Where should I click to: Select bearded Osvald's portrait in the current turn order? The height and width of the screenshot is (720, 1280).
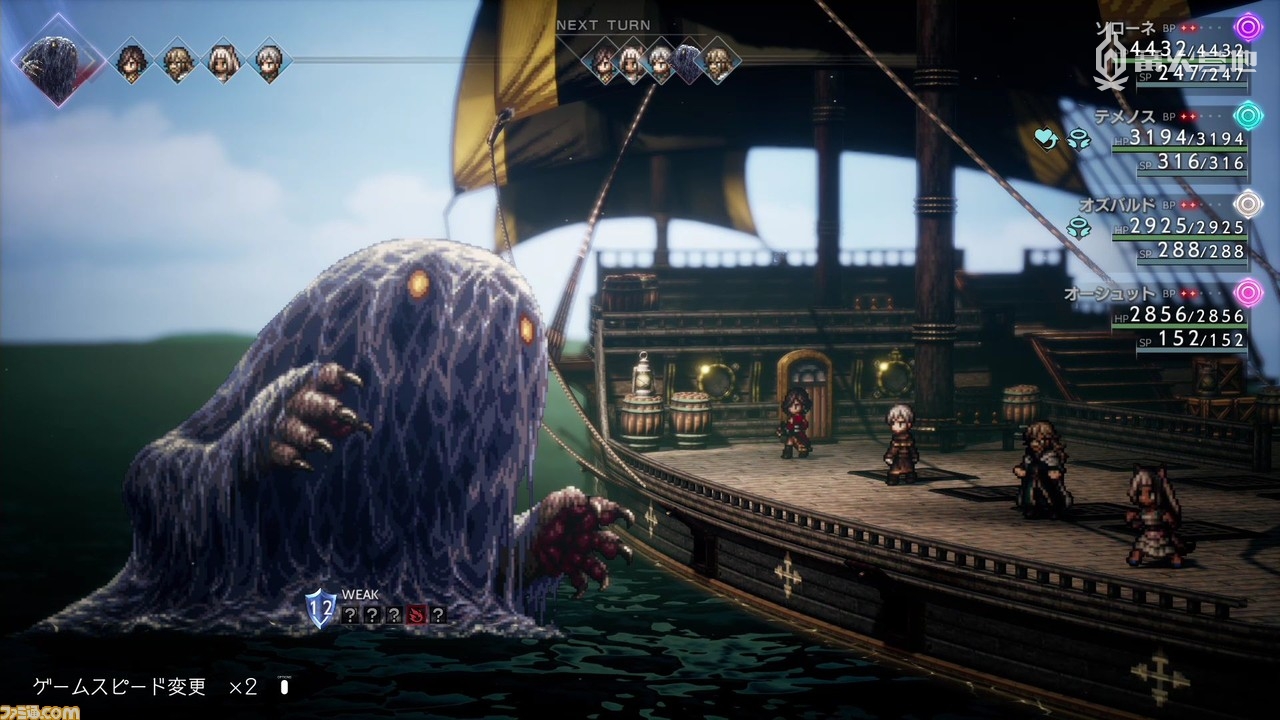tap(178, 62)
